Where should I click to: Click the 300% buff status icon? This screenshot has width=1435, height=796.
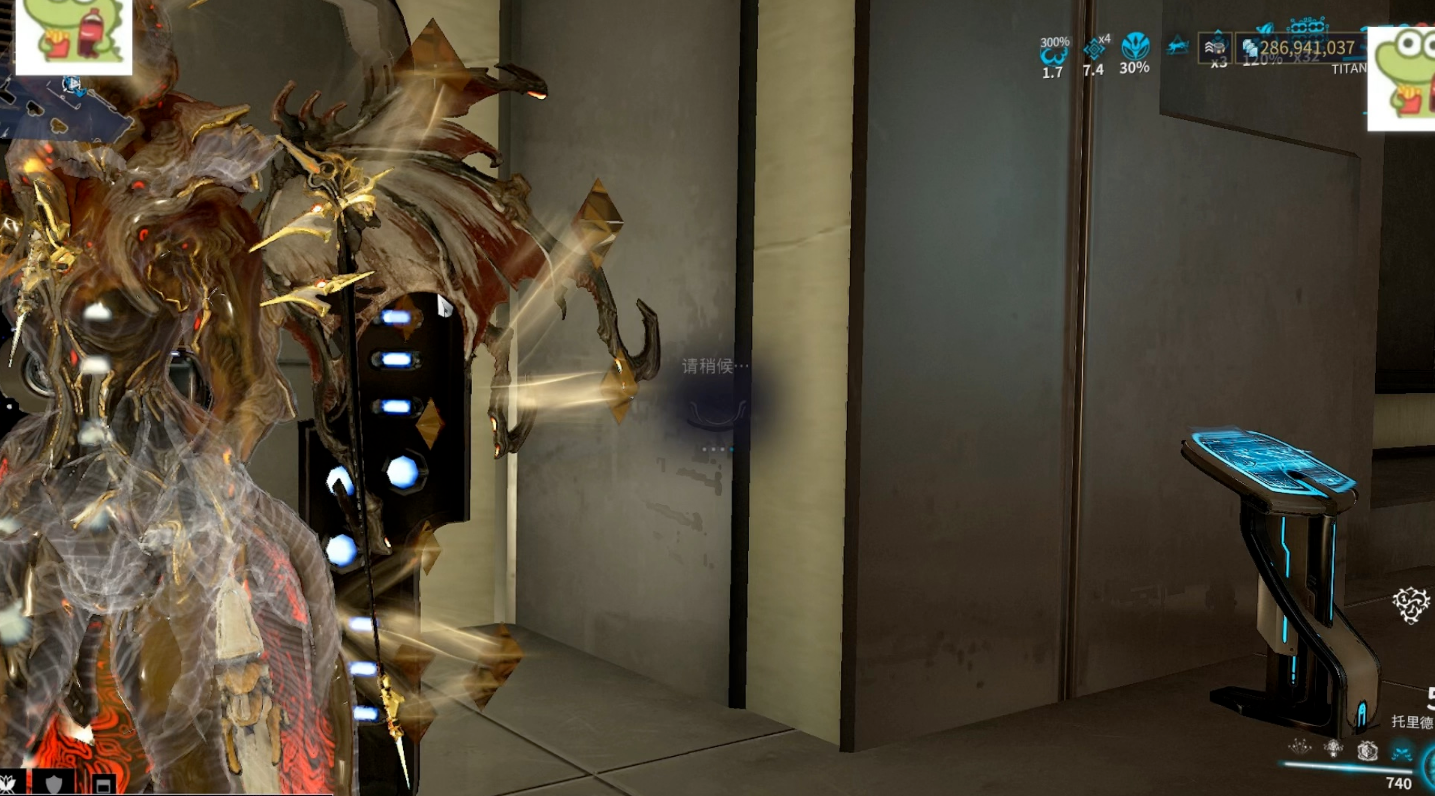click(x=1053, y=56)
